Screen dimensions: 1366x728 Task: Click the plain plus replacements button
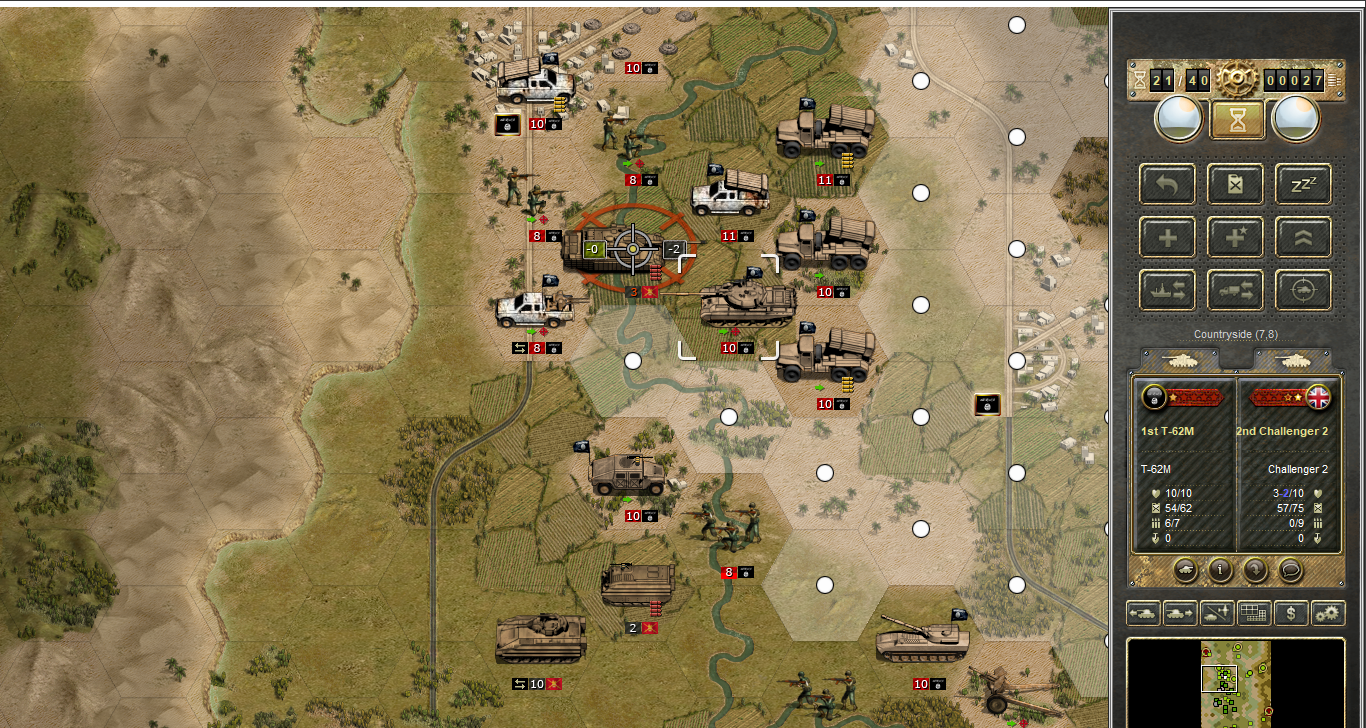[1167, 237]
